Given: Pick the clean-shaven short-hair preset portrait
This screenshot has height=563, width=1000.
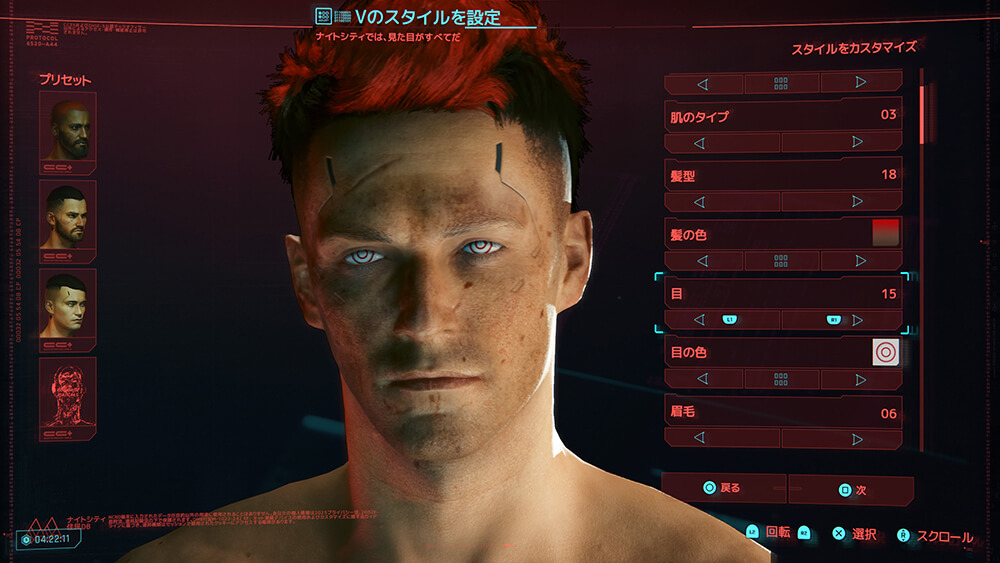Looking at the screenshot, I should coord(68,303).
